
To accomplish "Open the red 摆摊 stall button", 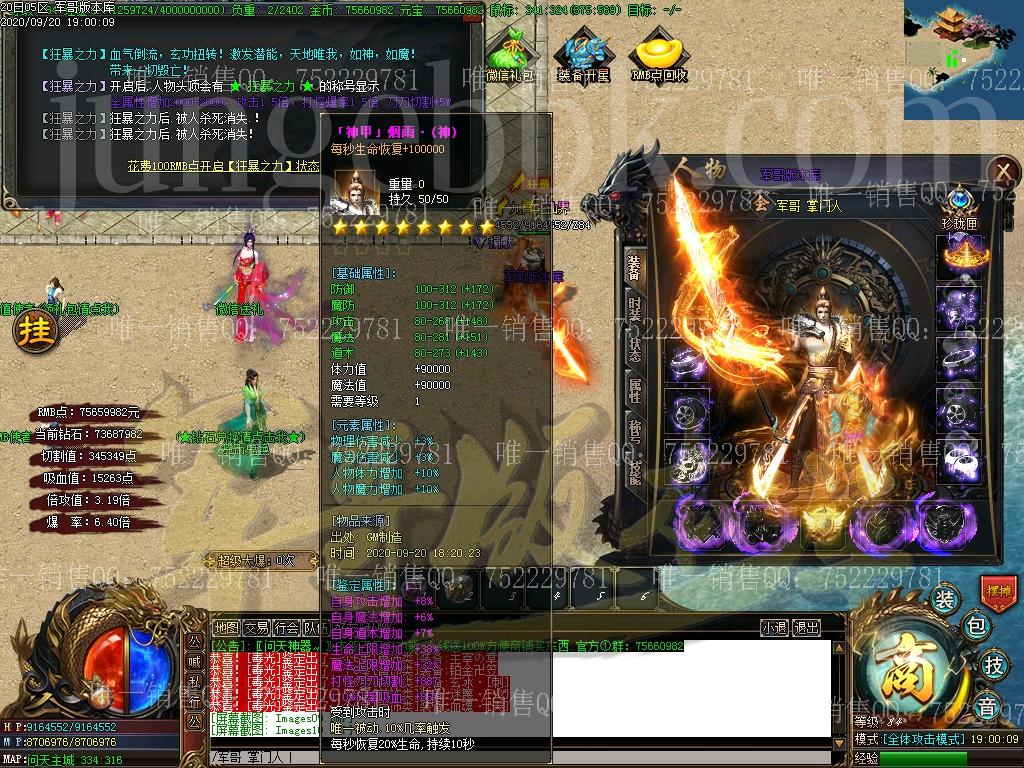I will coord(999,590).
